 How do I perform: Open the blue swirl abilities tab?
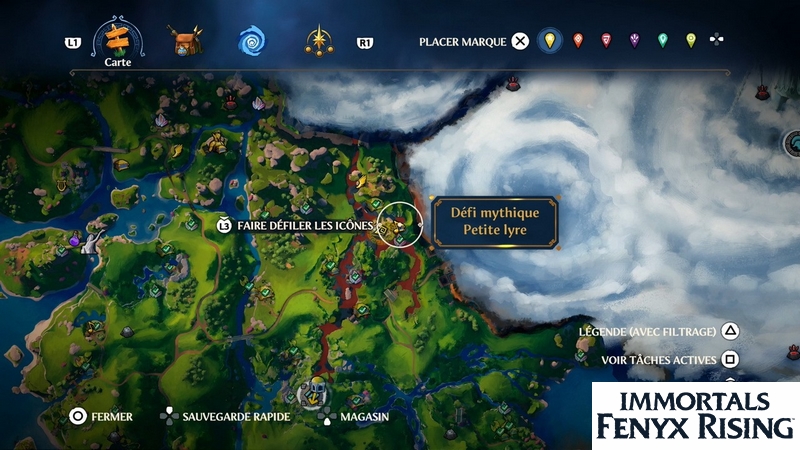coord(251,41)
